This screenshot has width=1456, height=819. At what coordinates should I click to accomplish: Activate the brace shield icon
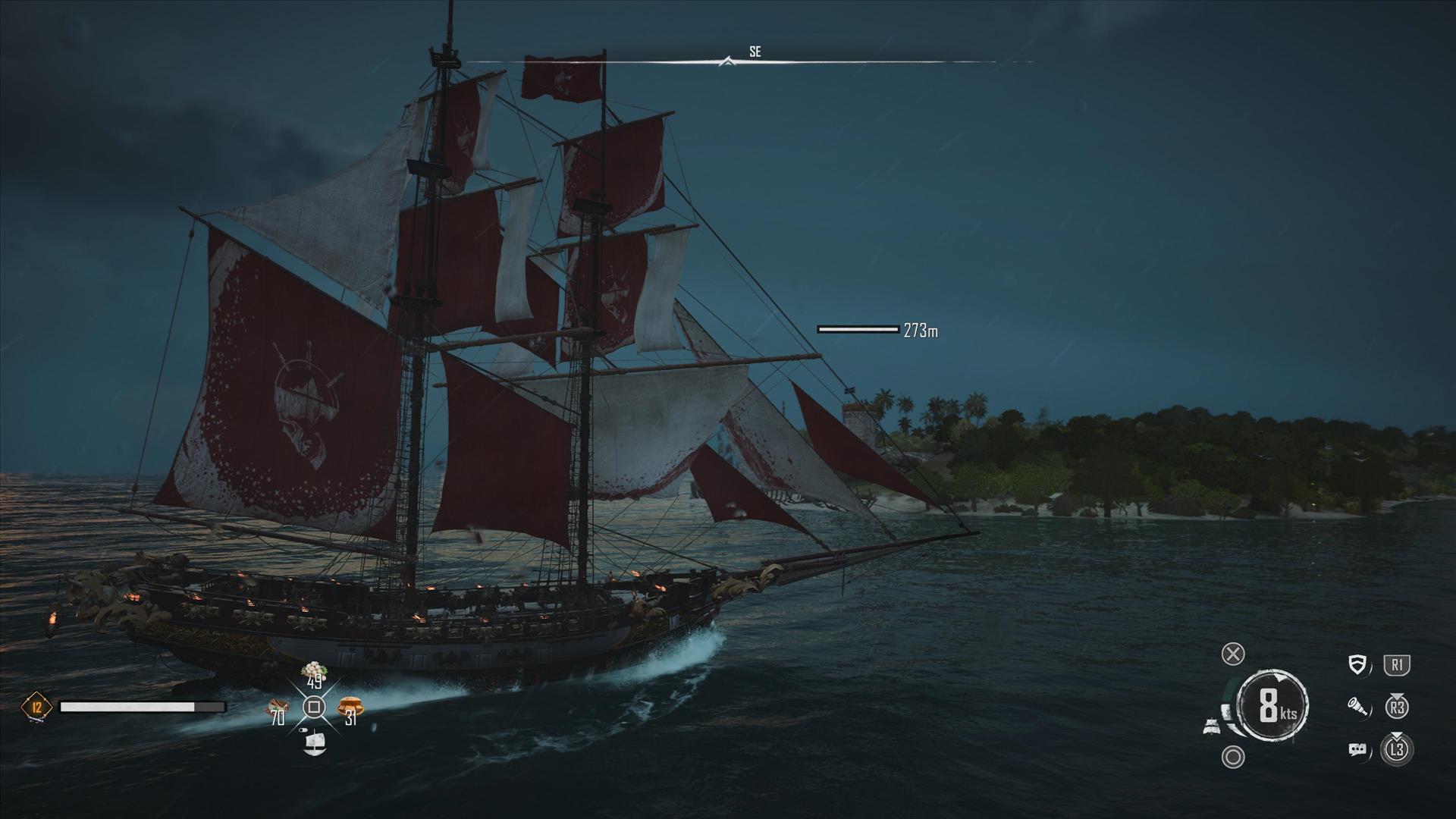pos(1358,665)
